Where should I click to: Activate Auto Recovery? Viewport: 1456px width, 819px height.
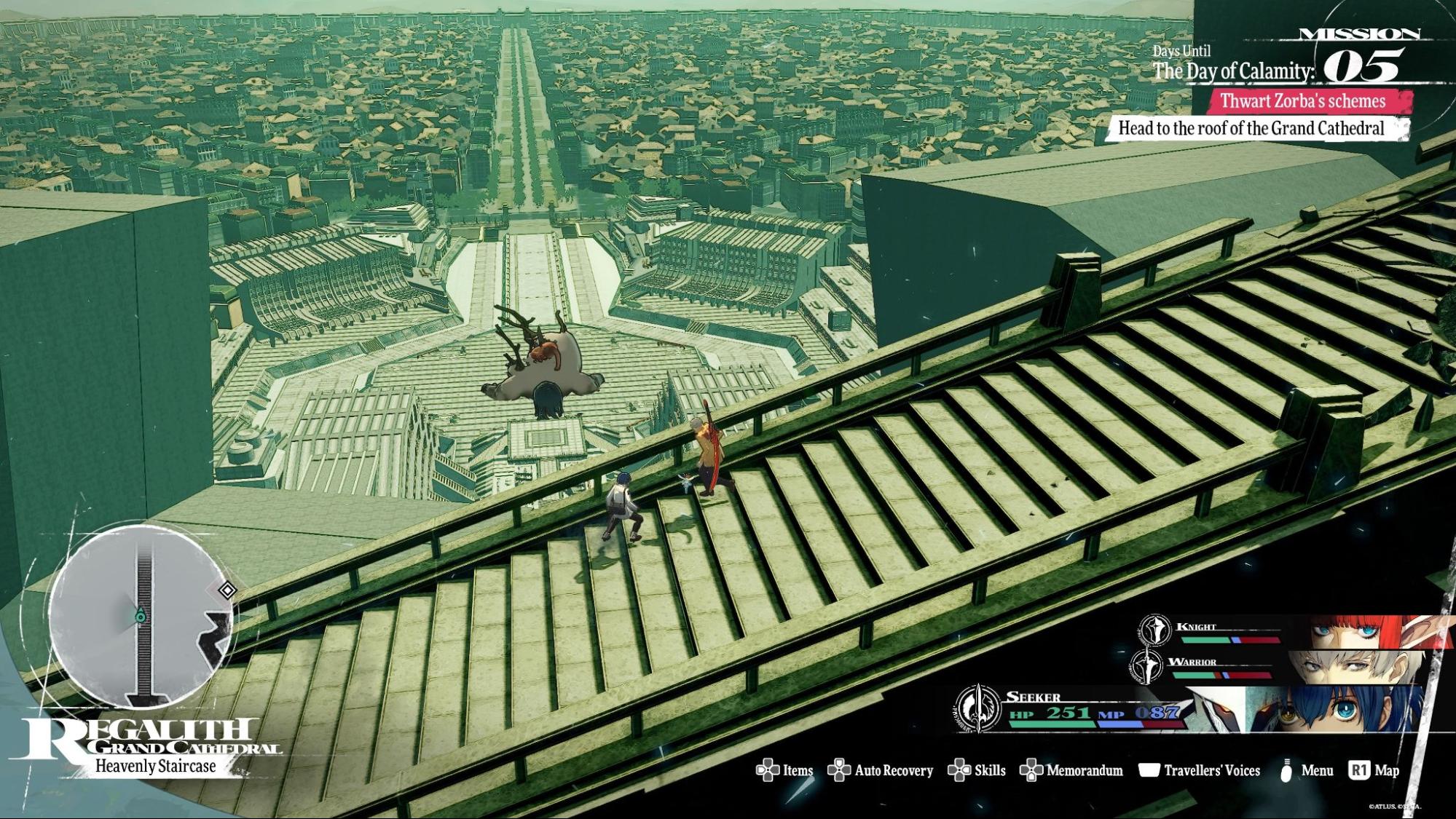point(881,770)
